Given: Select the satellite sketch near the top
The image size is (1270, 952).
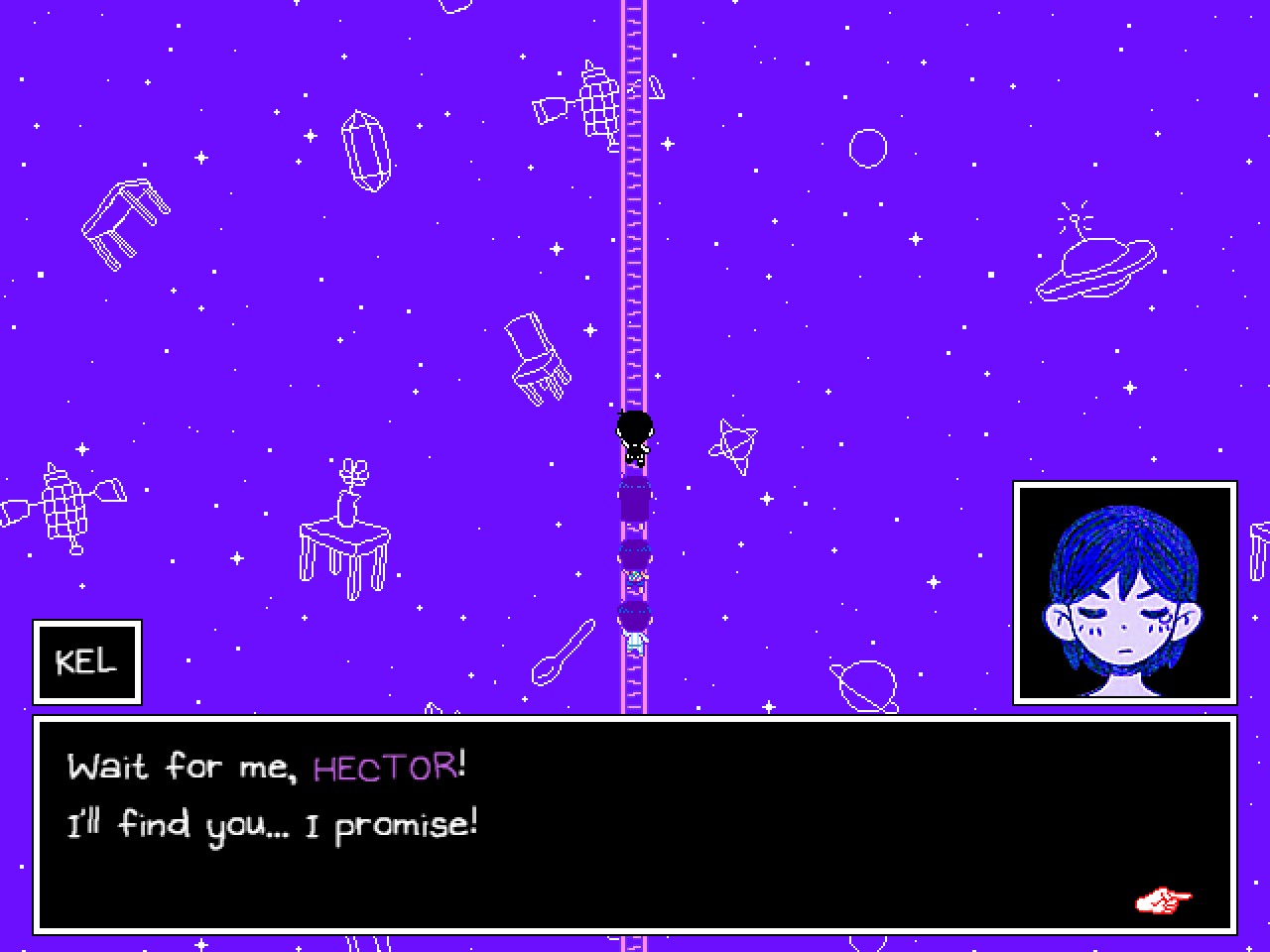Looking at the screenshot, I should click(x=575, y=104).
